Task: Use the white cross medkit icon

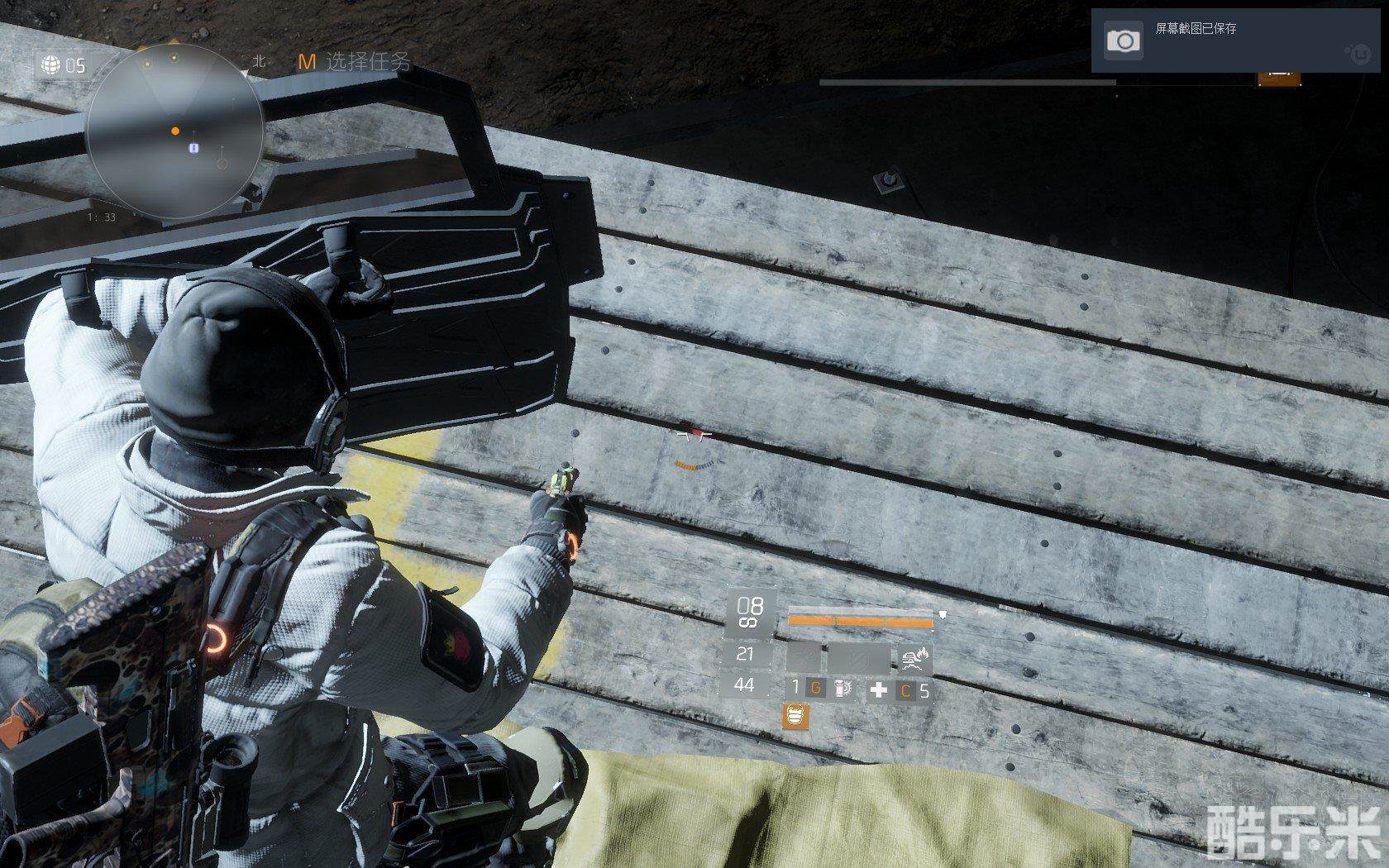Action: [x=878, y=689]
